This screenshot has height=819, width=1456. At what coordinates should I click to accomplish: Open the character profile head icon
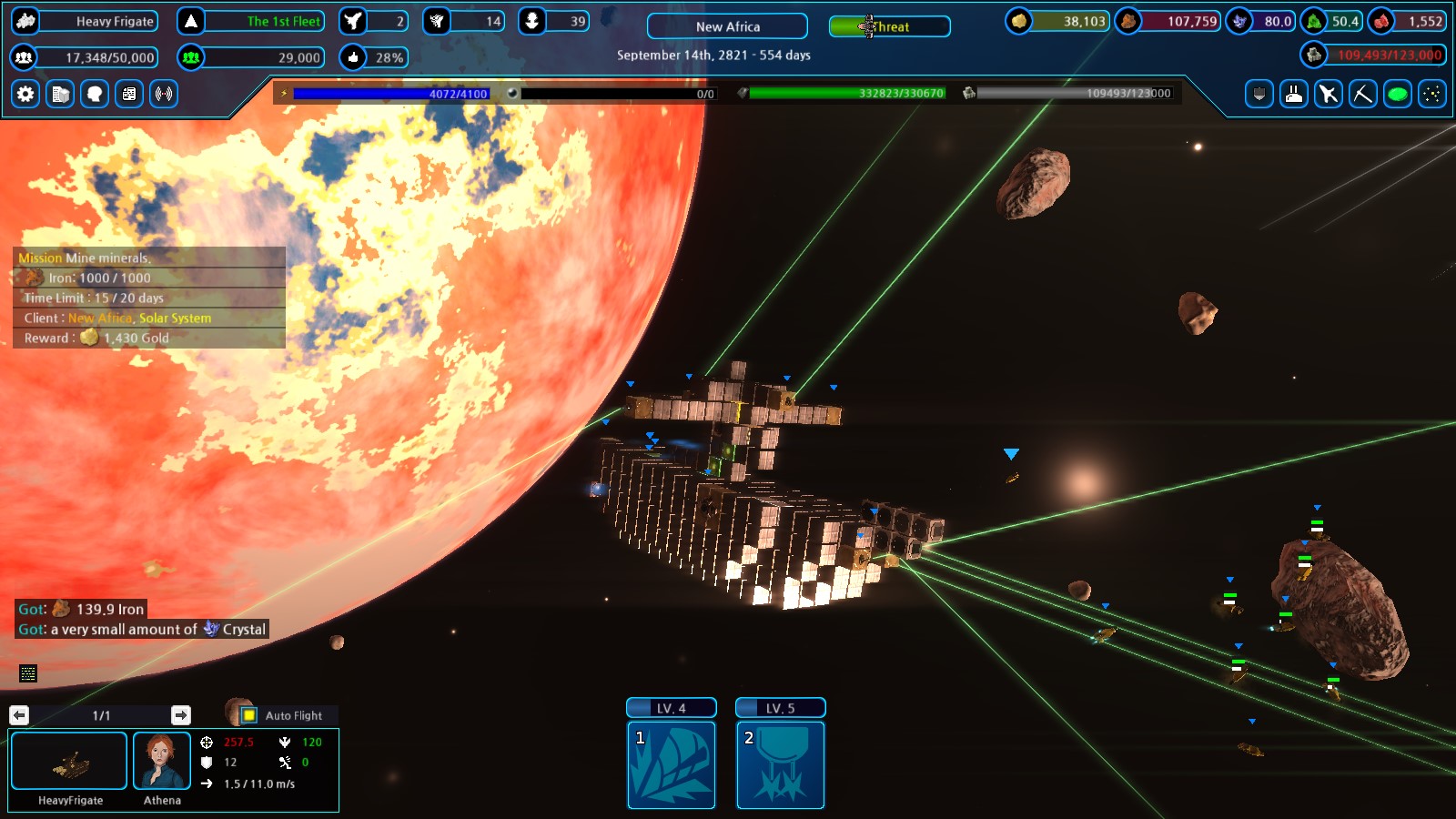click(x=94, y=95)
